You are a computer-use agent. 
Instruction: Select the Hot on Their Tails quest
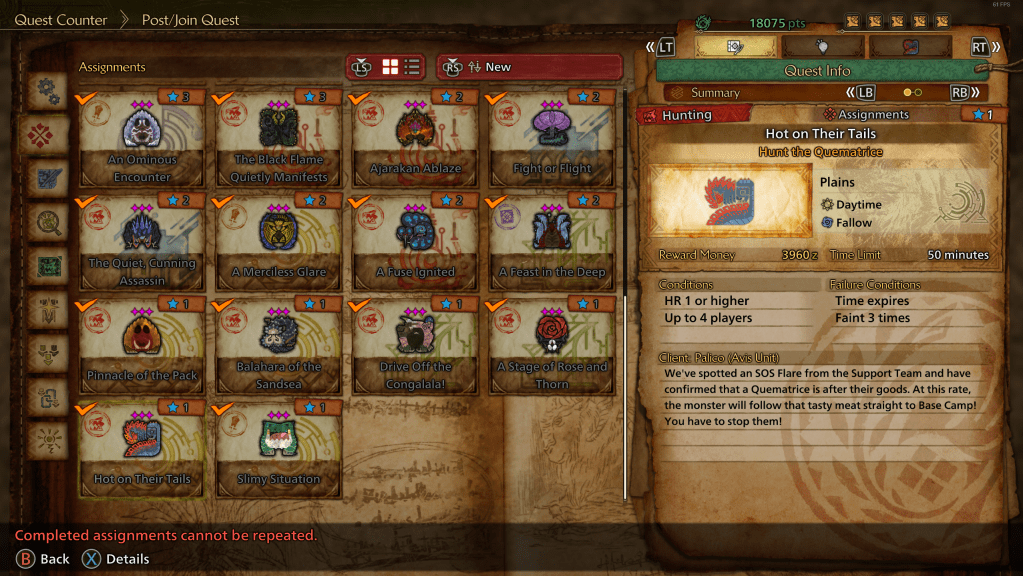tap(142, 450)
